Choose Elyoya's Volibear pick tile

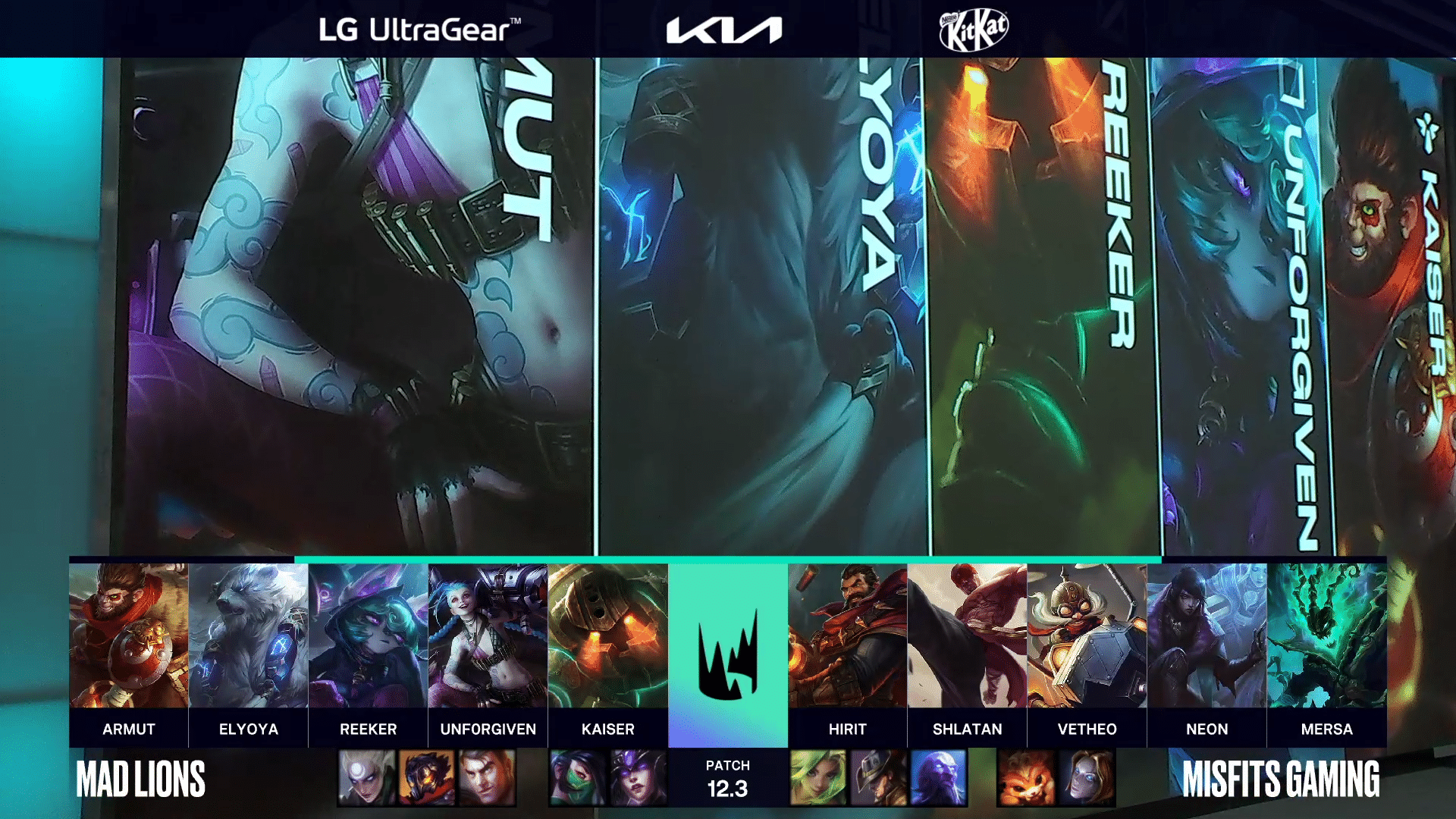point(249,635)
